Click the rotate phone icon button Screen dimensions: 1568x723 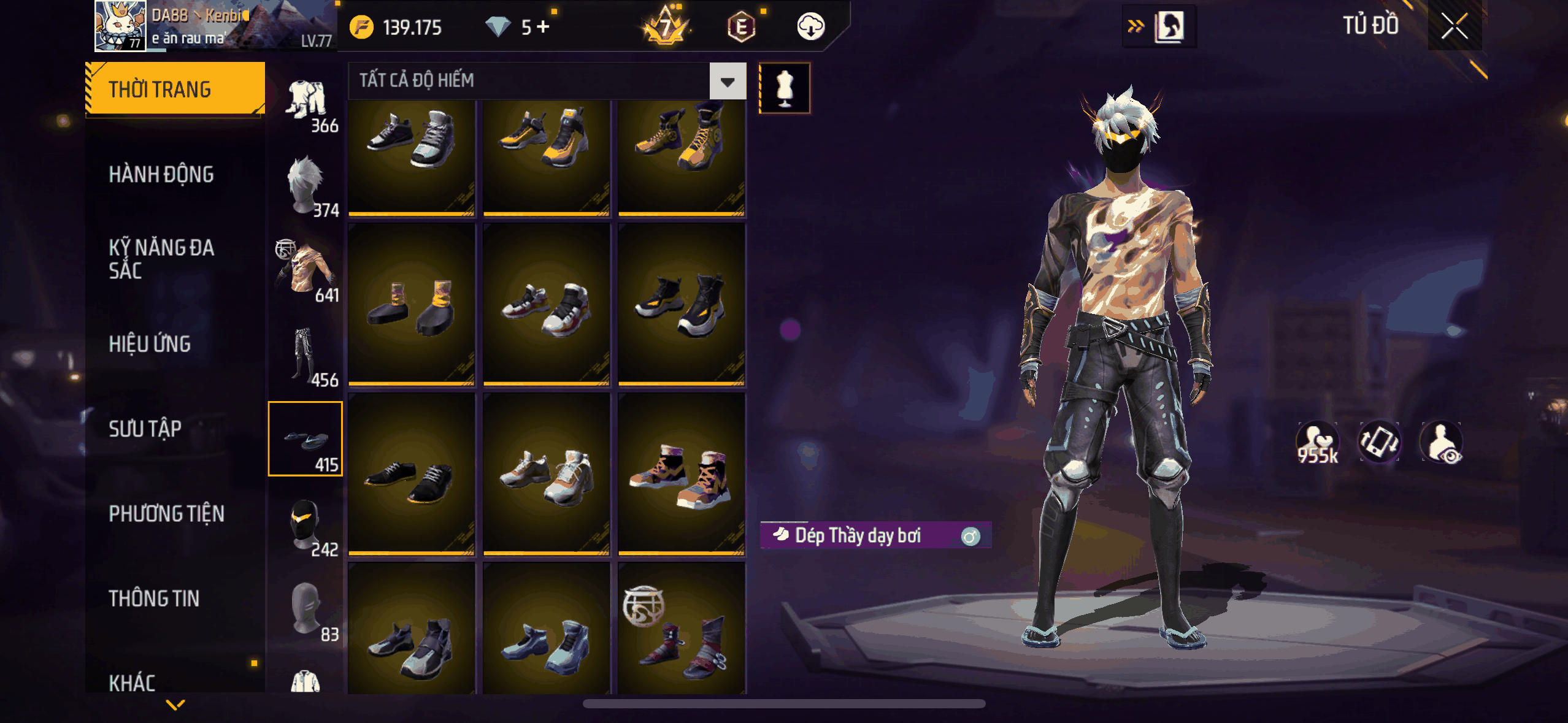pyautogui.click(x=1379, y=442)
